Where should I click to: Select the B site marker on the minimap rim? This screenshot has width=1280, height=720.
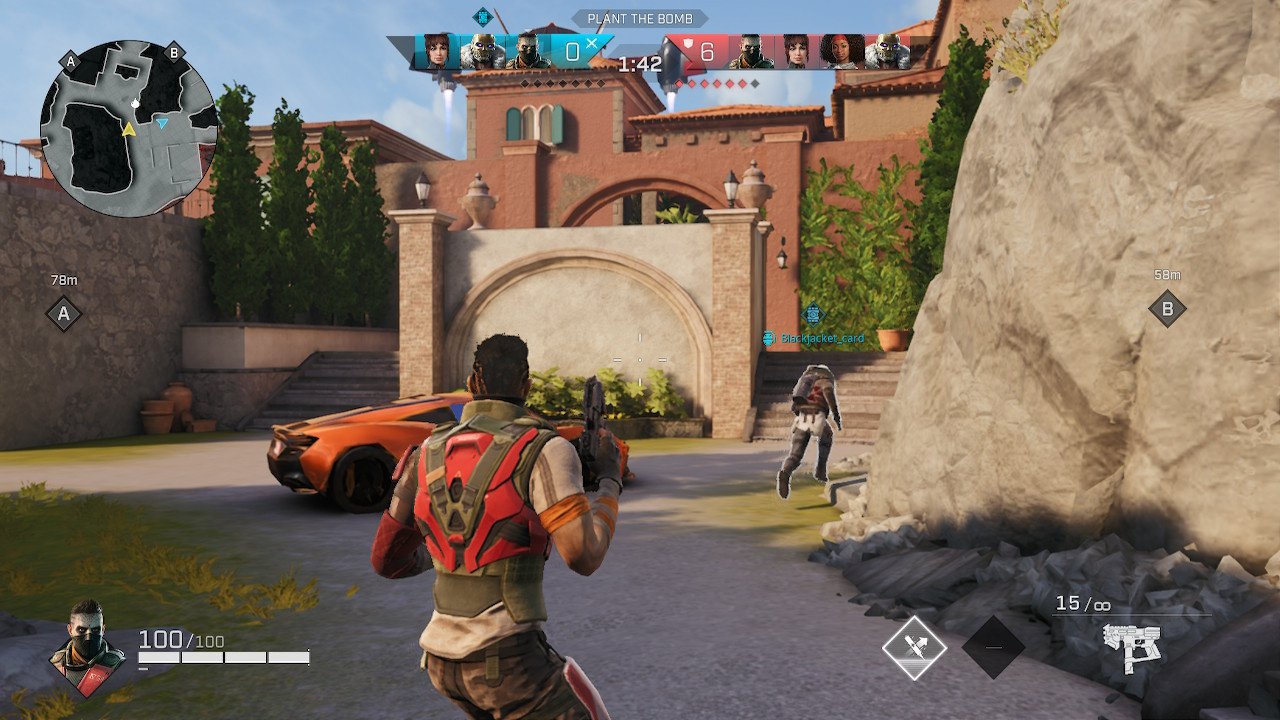coord(174,53)
